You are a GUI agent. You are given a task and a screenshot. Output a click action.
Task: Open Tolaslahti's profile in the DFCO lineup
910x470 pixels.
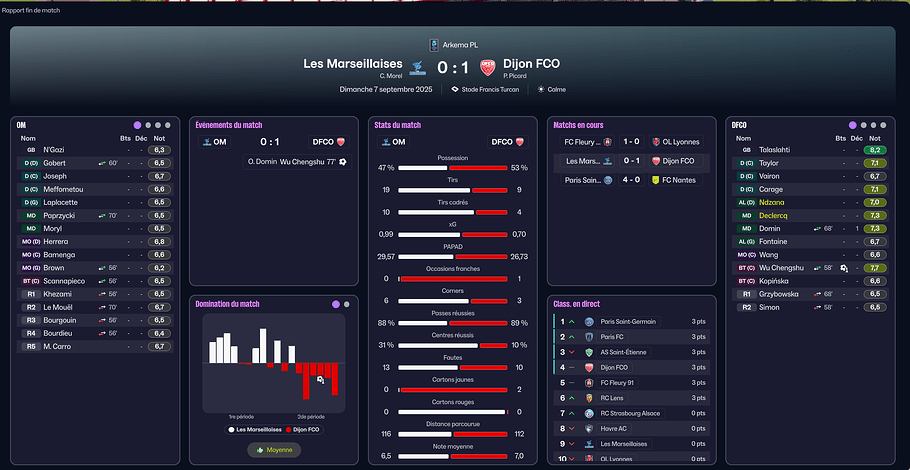[776, 149]
